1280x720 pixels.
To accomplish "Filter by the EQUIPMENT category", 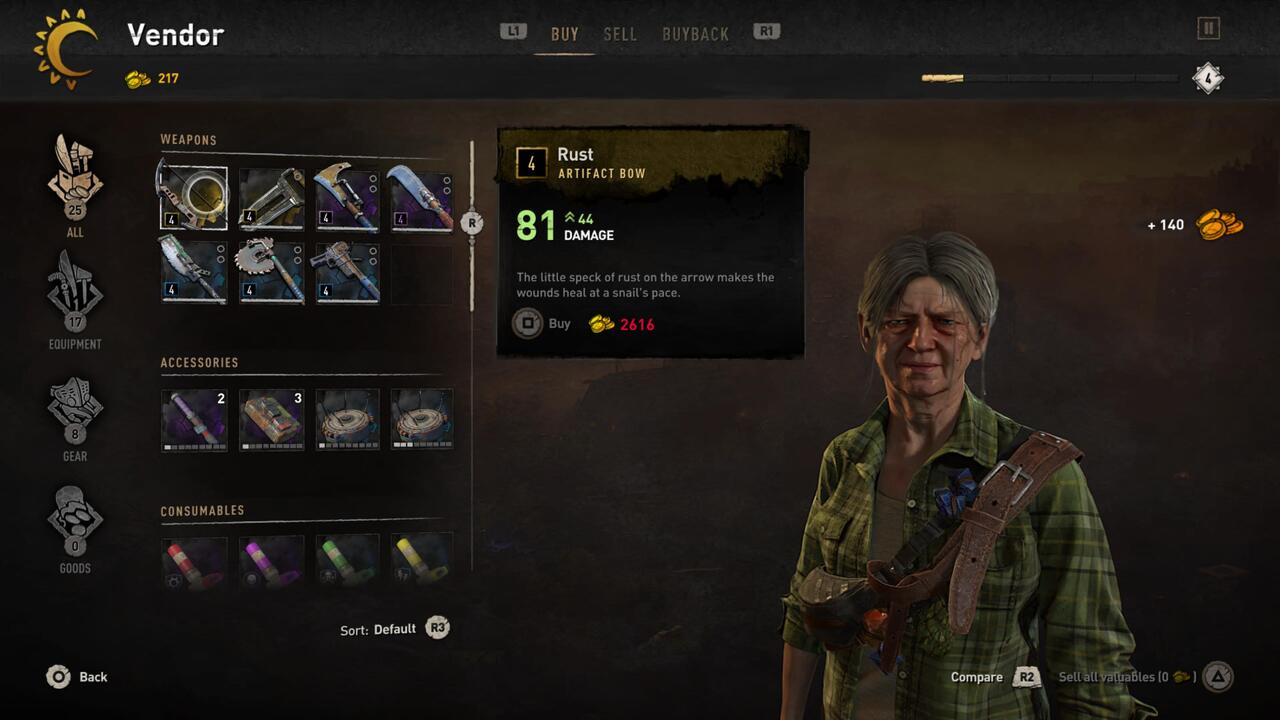I will 75,298.
